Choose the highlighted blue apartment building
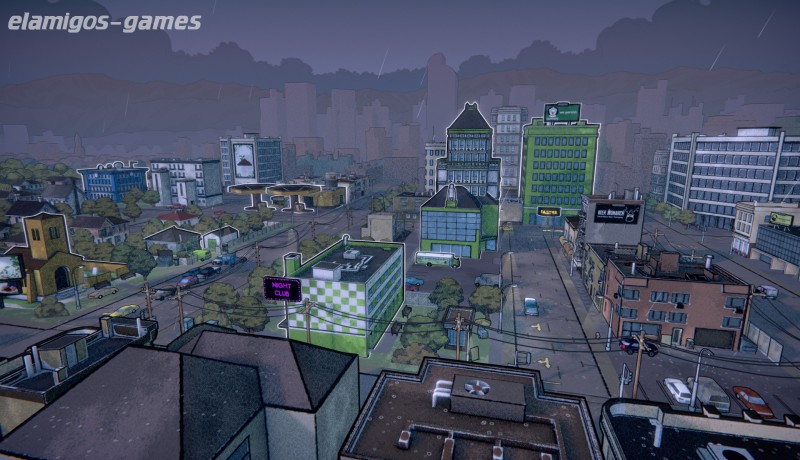 112,182
